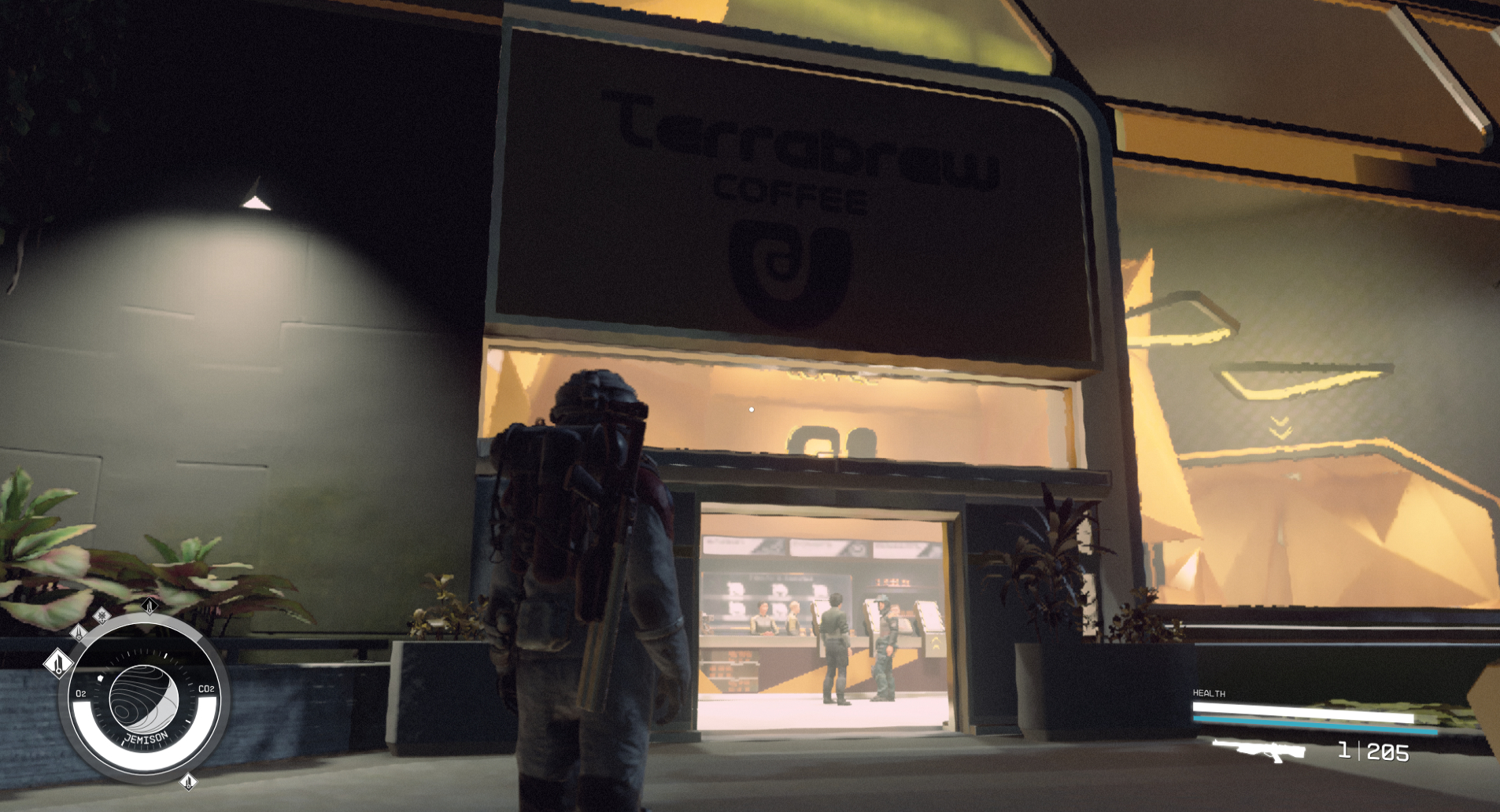The width and height of the screenshot is (1500, 812).
Task: Click the Jemison planet icon in the compass center
Action: coord(145,696)
